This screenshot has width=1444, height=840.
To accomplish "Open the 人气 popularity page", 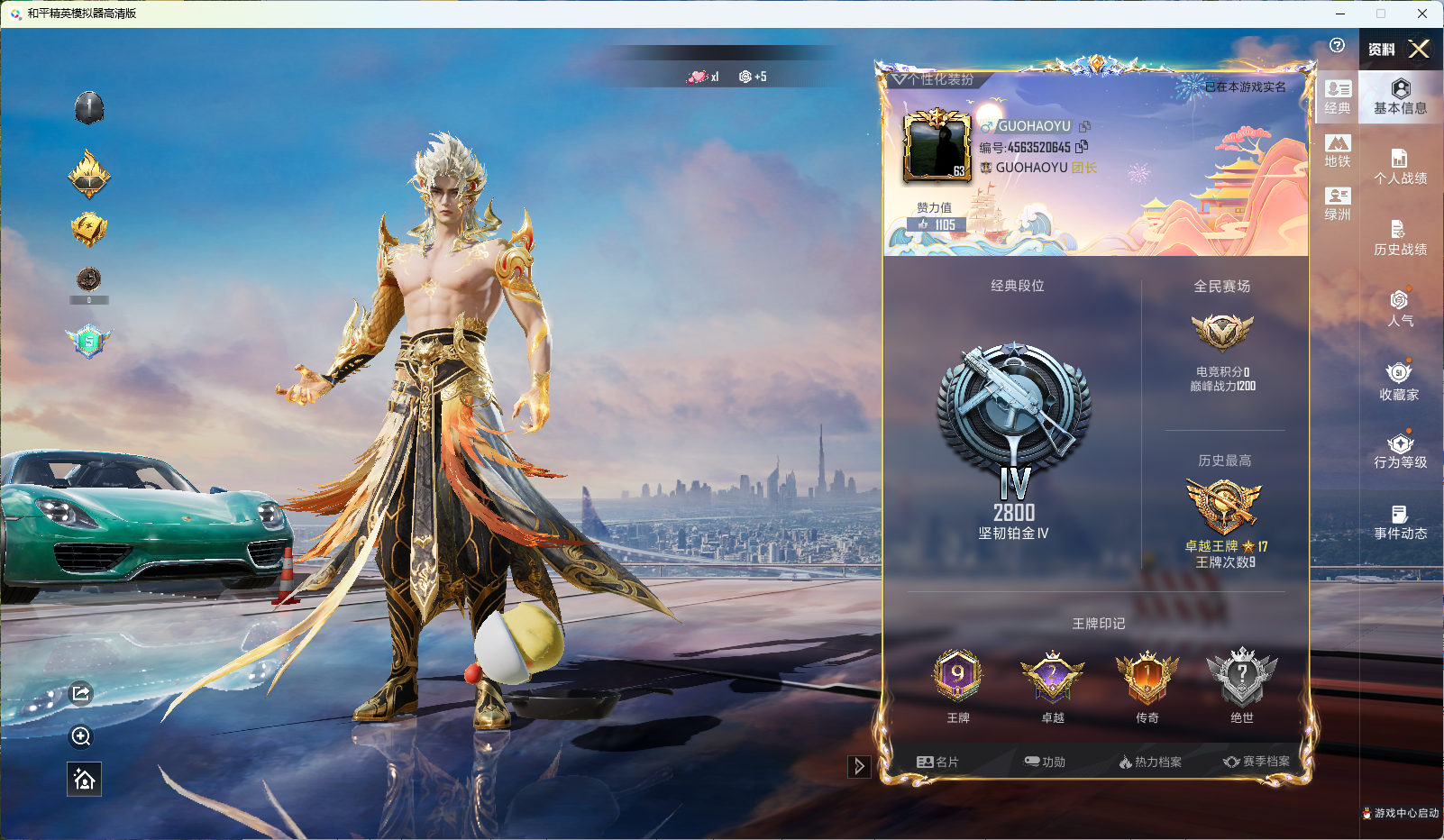I will click(x=1400, y=308).
